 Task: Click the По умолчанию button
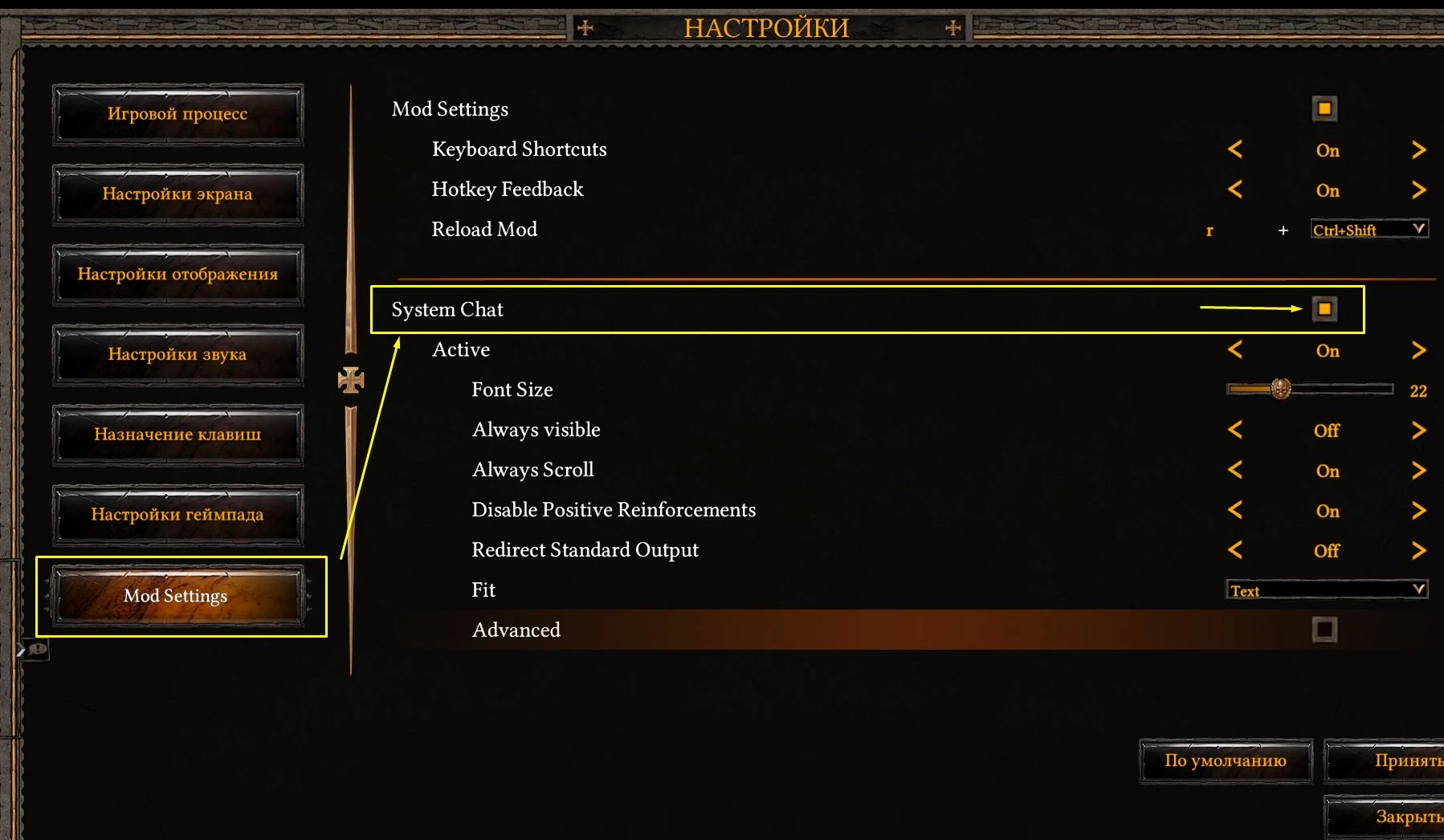point(1226,760)
